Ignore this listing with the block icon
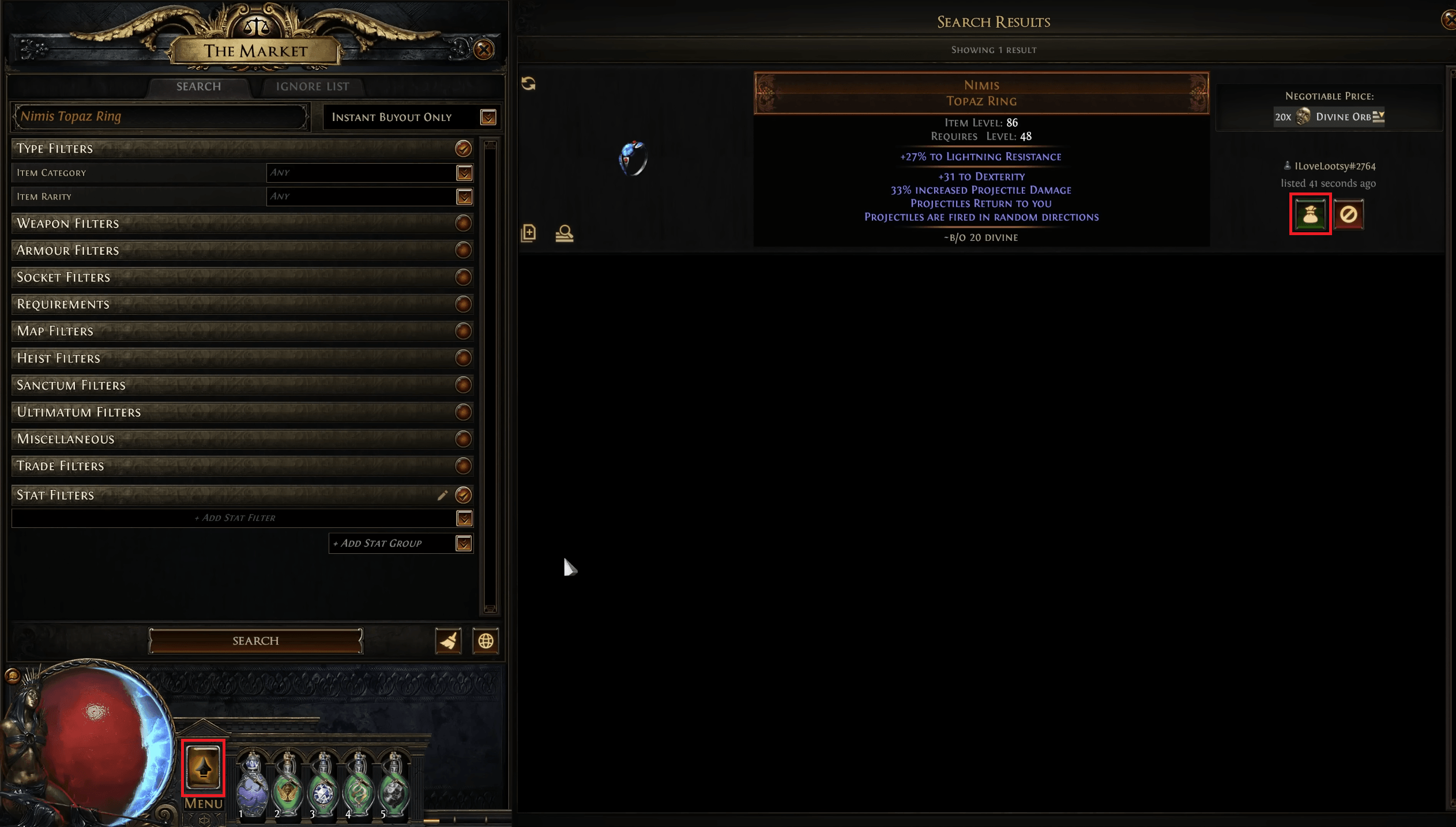Screen dimensions: 1456x827 pyautogui.click(x=1349, y=213)
